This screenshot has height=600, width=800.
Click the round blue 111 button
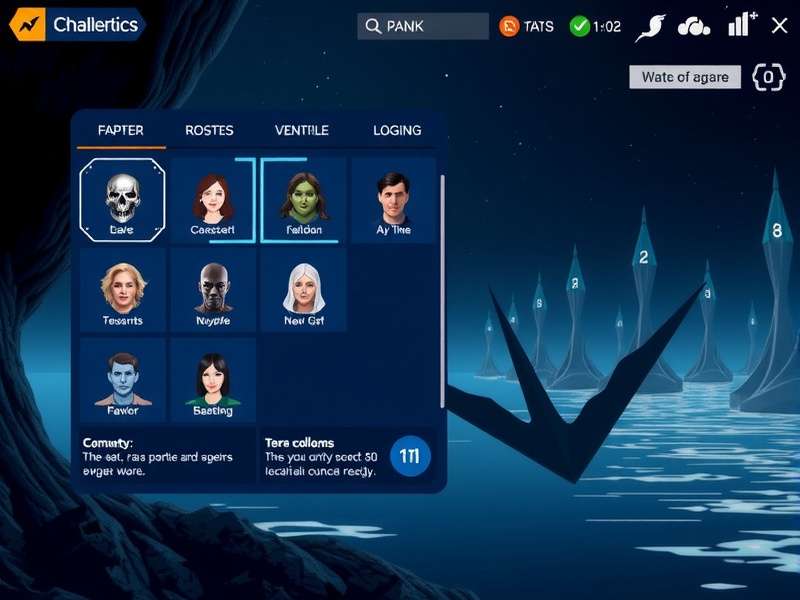click(x=410, y=456)
